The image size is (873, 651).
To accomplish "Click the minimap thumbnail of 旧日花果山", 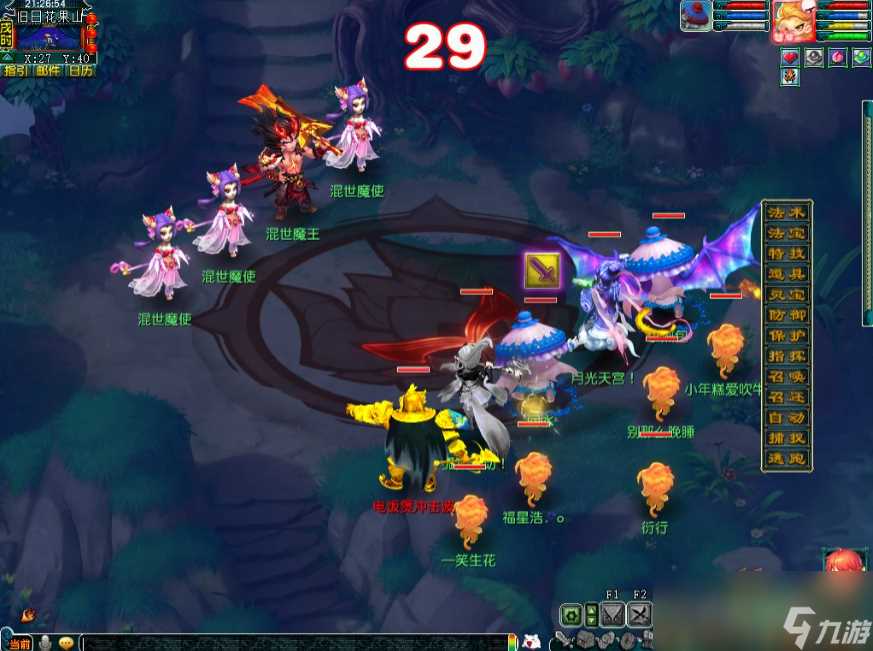I will [48, 37].
